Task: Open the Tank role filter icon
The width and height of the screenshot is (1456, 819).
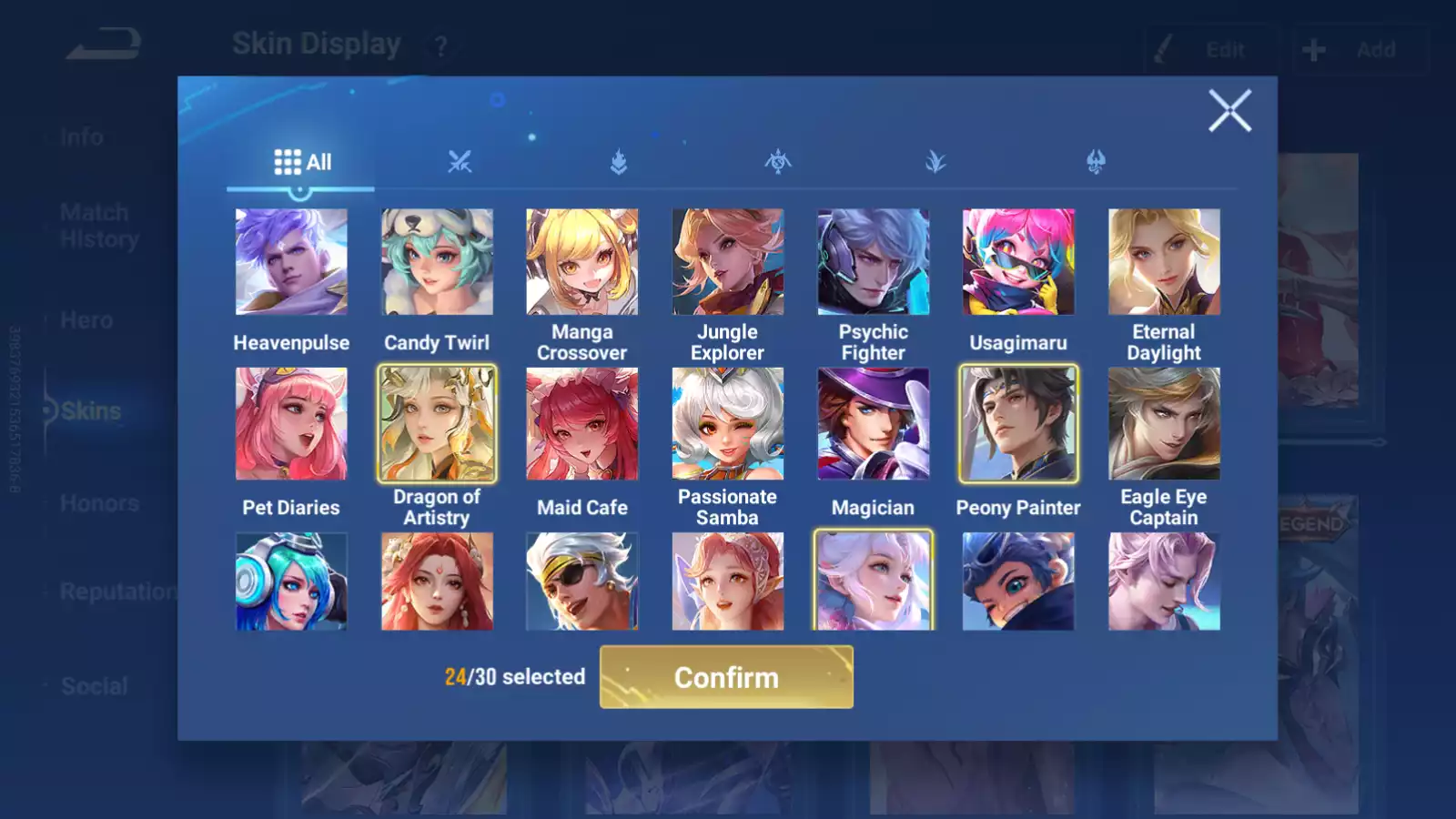Action: click(620, 164)
